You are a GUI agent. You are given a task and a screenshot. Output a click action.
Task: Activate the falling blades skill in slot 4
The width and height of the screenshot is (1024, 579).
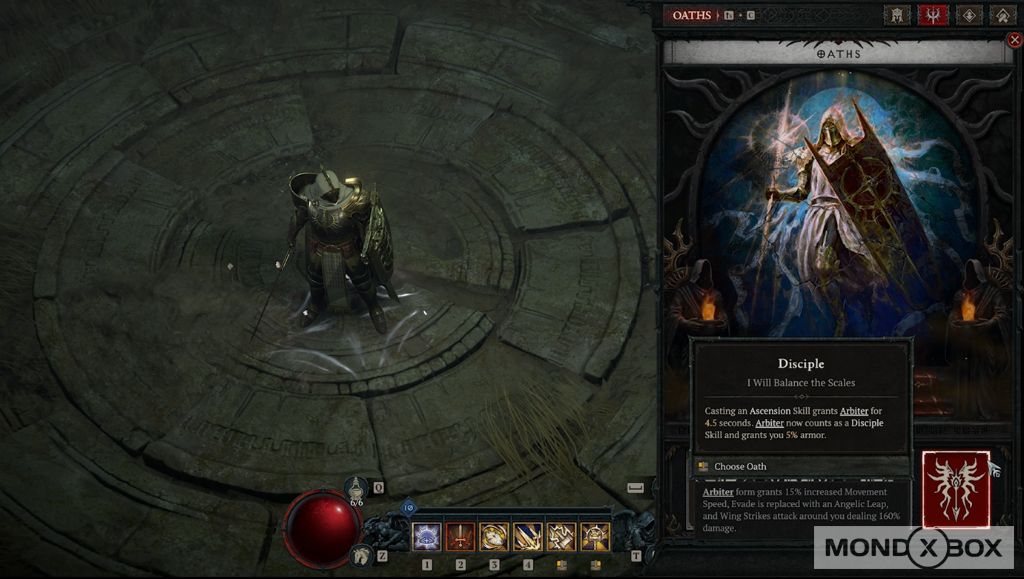click(528, 537)
